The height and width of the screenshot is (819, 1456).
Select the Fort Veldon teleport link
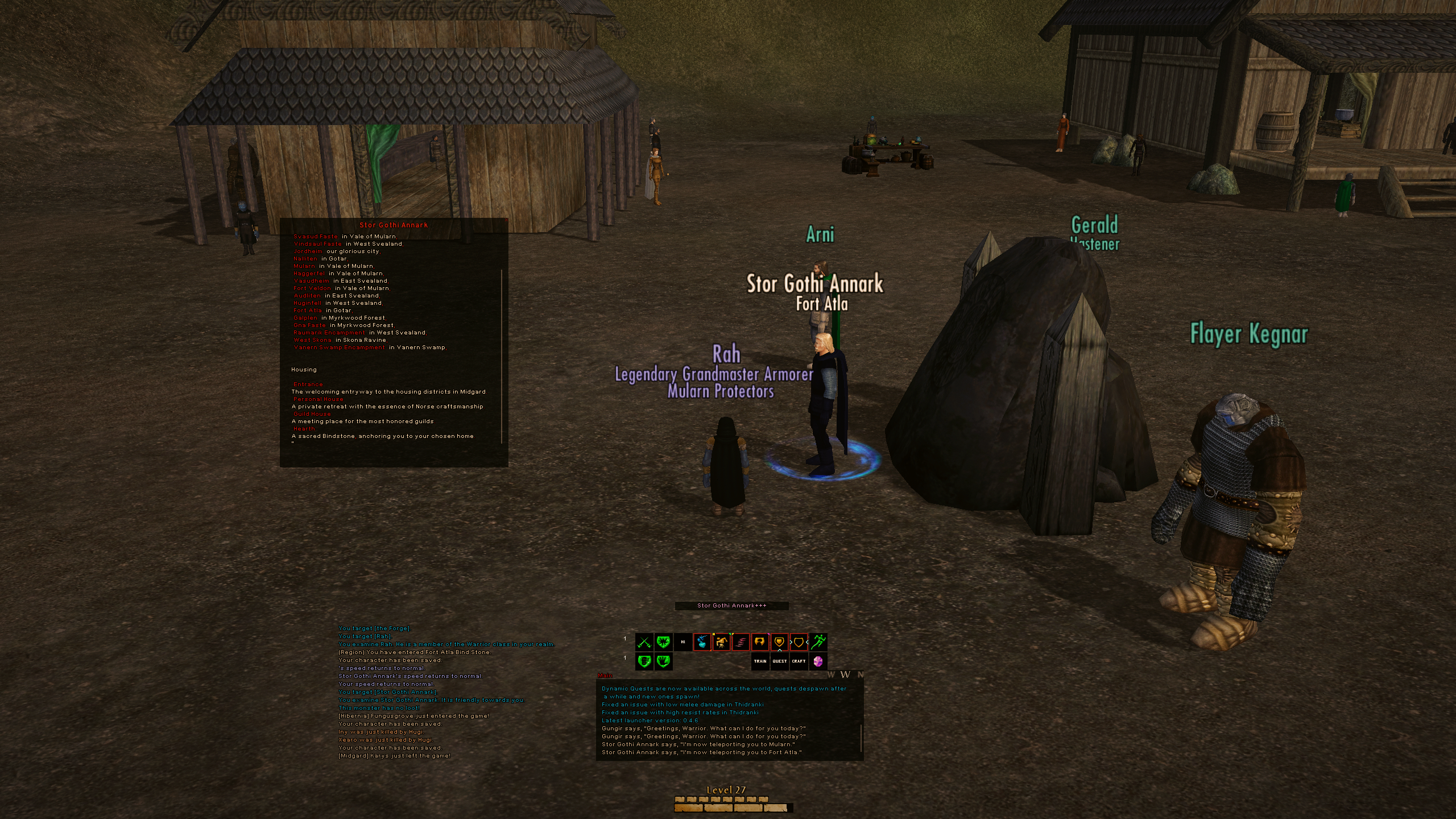pyautogui.click(x=312, y=288)
